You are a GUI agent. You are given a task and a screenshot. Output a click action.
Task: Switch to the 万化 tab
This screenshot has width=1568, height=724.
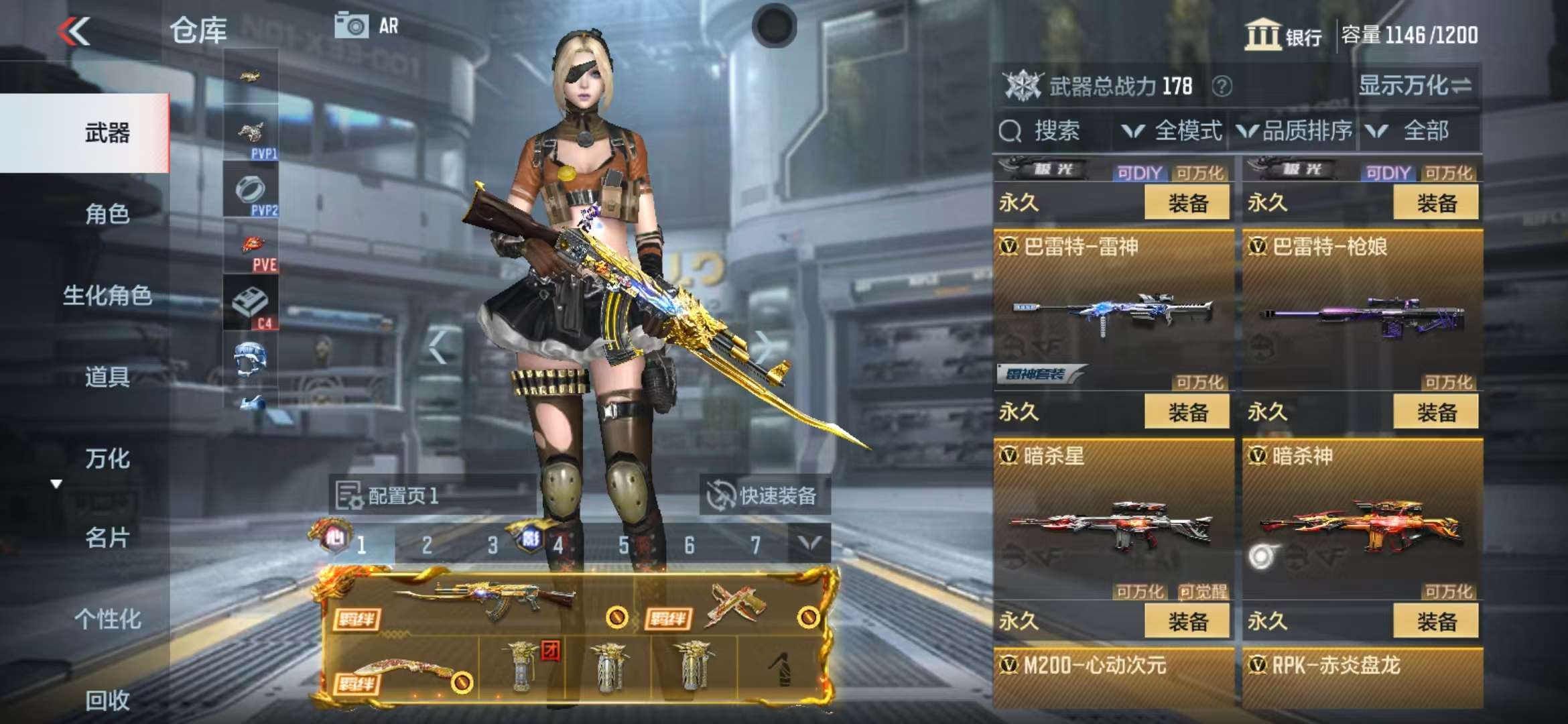pyautogui.click(x=107, y=459)
